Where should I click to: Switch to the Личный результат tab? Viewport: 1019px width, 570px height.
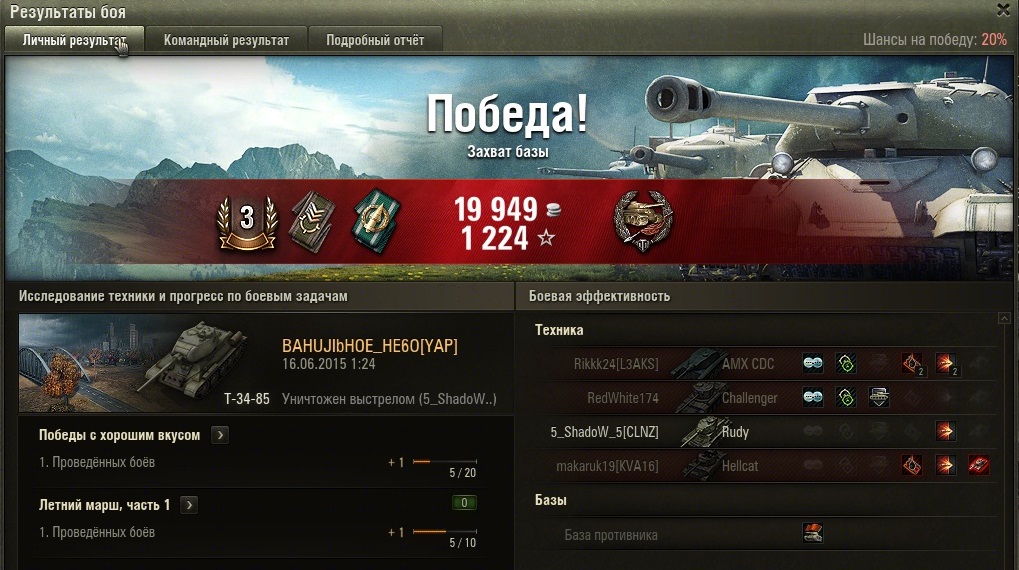74,40
